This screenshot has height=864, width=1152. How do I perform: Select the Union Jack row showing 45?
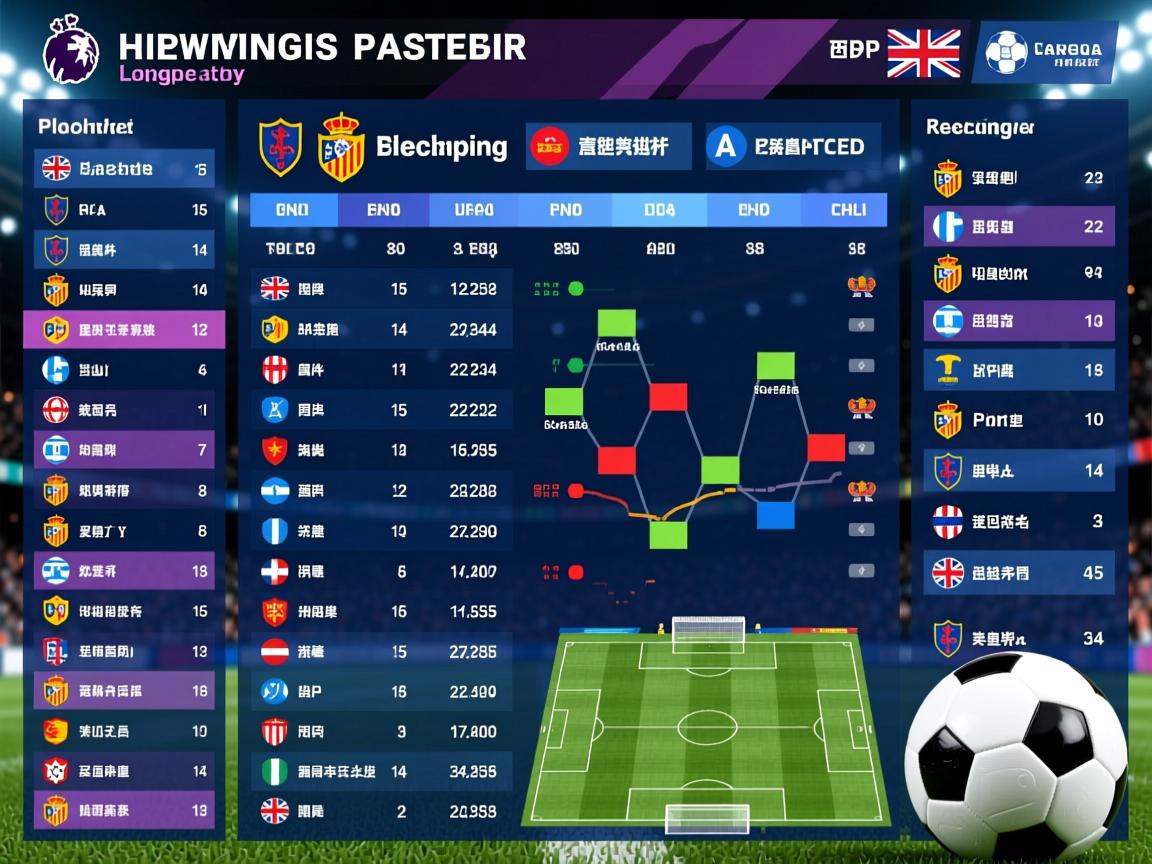pos(1019,573)
